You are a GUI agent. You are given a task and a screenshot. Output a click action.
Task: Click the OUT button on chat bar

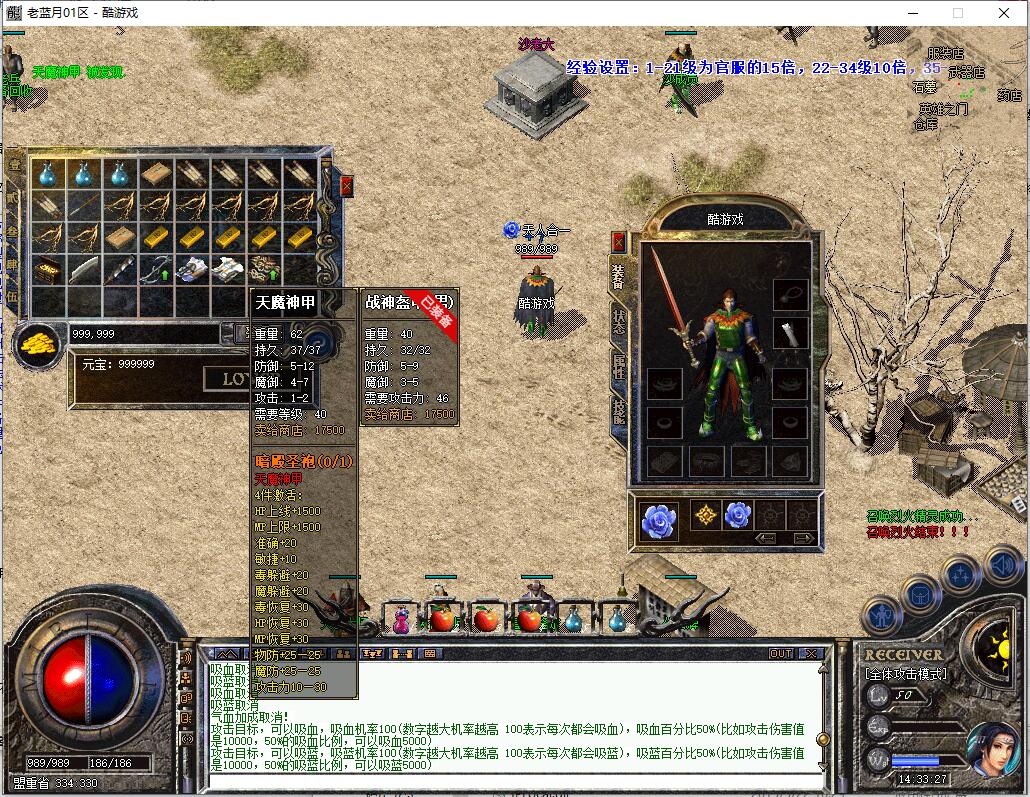click(x=781, y=653)
